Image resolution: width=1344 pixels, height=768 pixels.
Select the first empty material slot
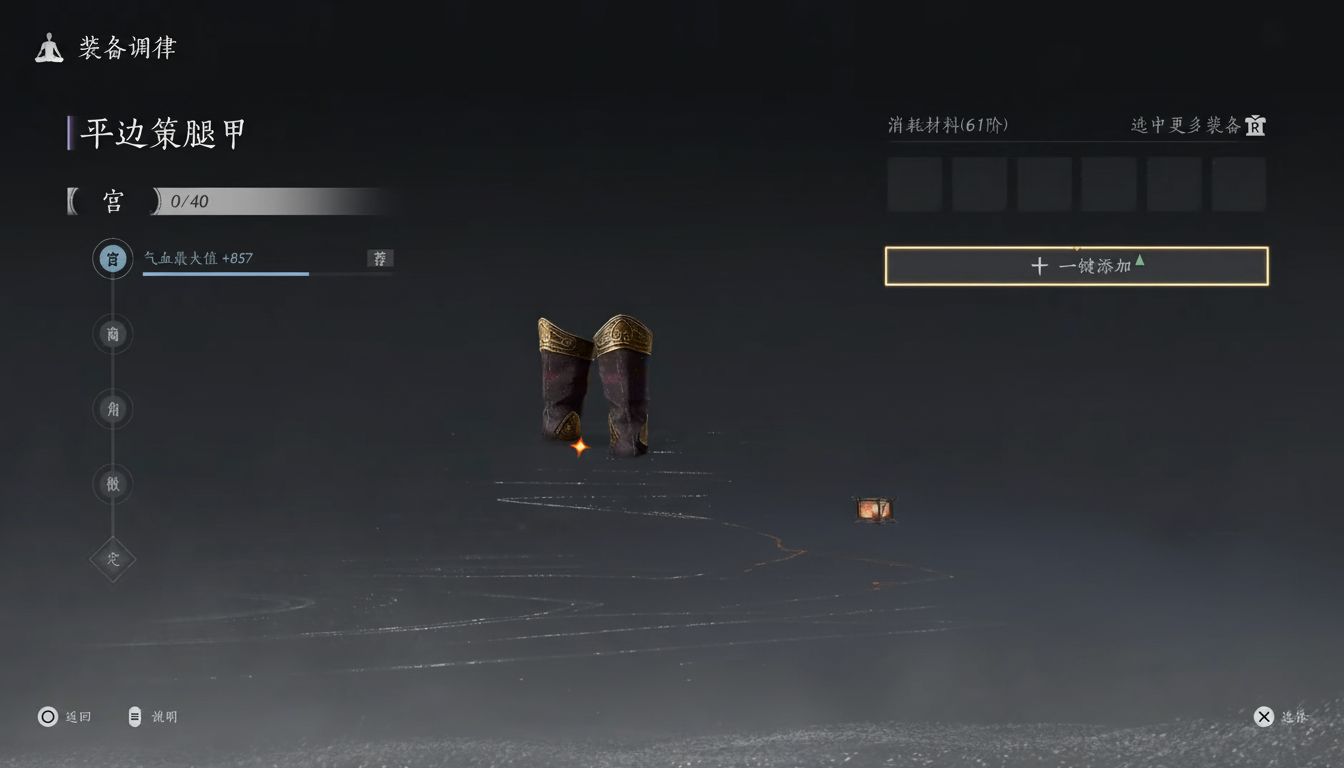(x=914, y=183)
